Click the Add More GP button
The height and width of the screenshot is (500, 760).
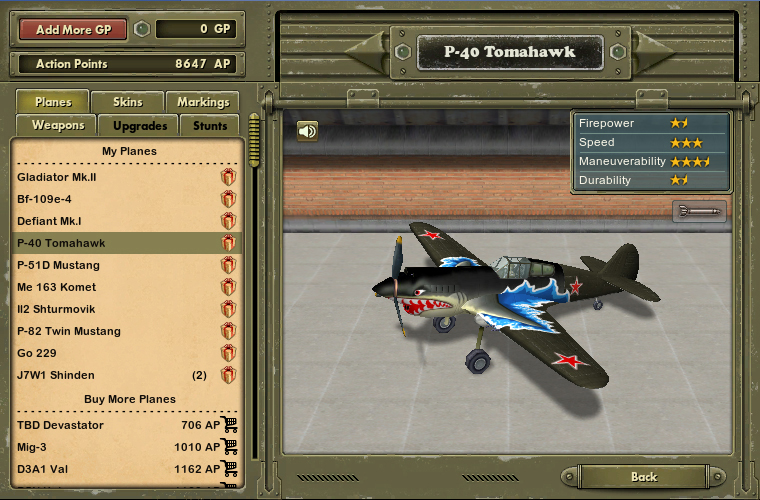point(73,29)
